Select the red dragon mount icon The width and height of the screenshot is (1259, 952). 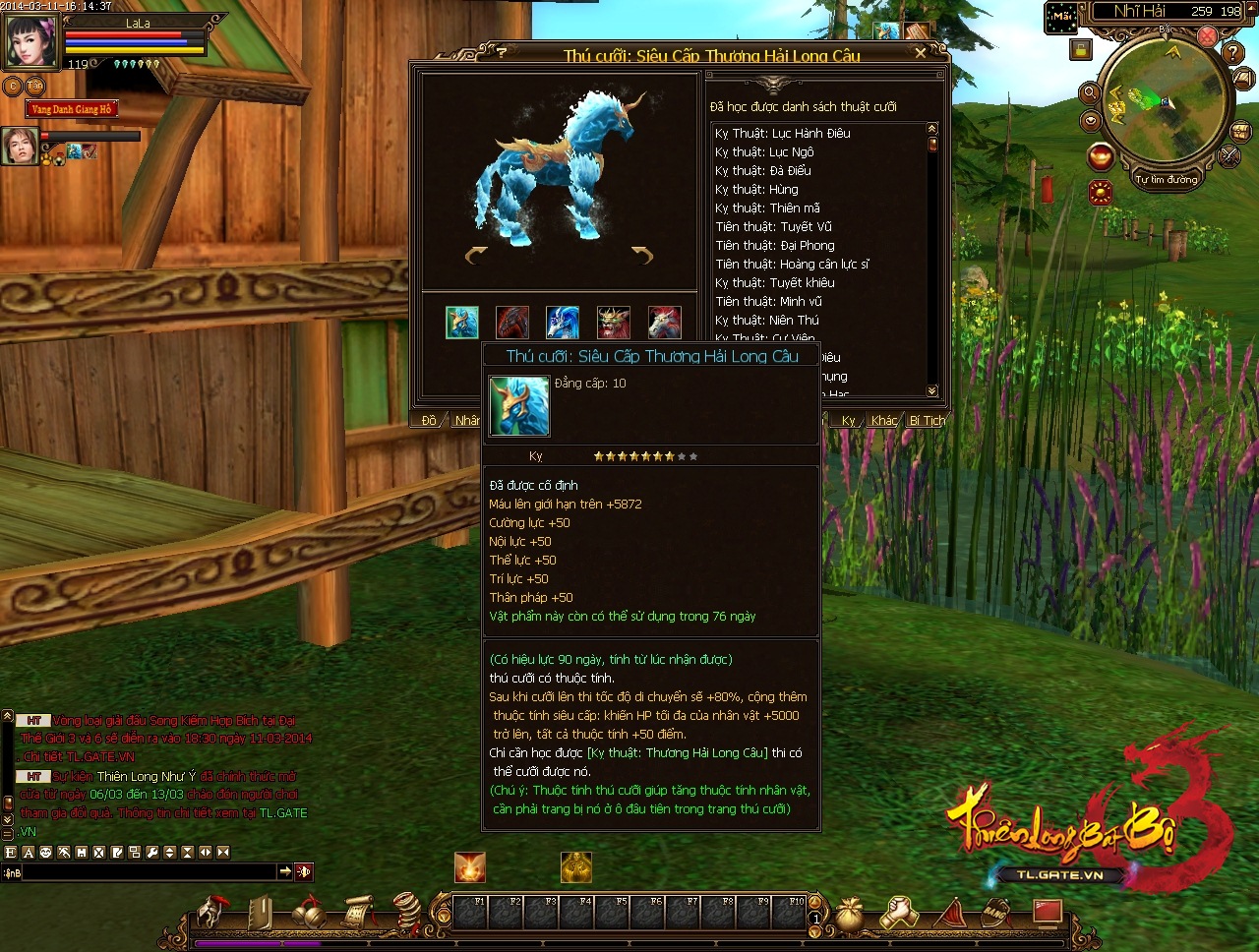pos(512,322)
